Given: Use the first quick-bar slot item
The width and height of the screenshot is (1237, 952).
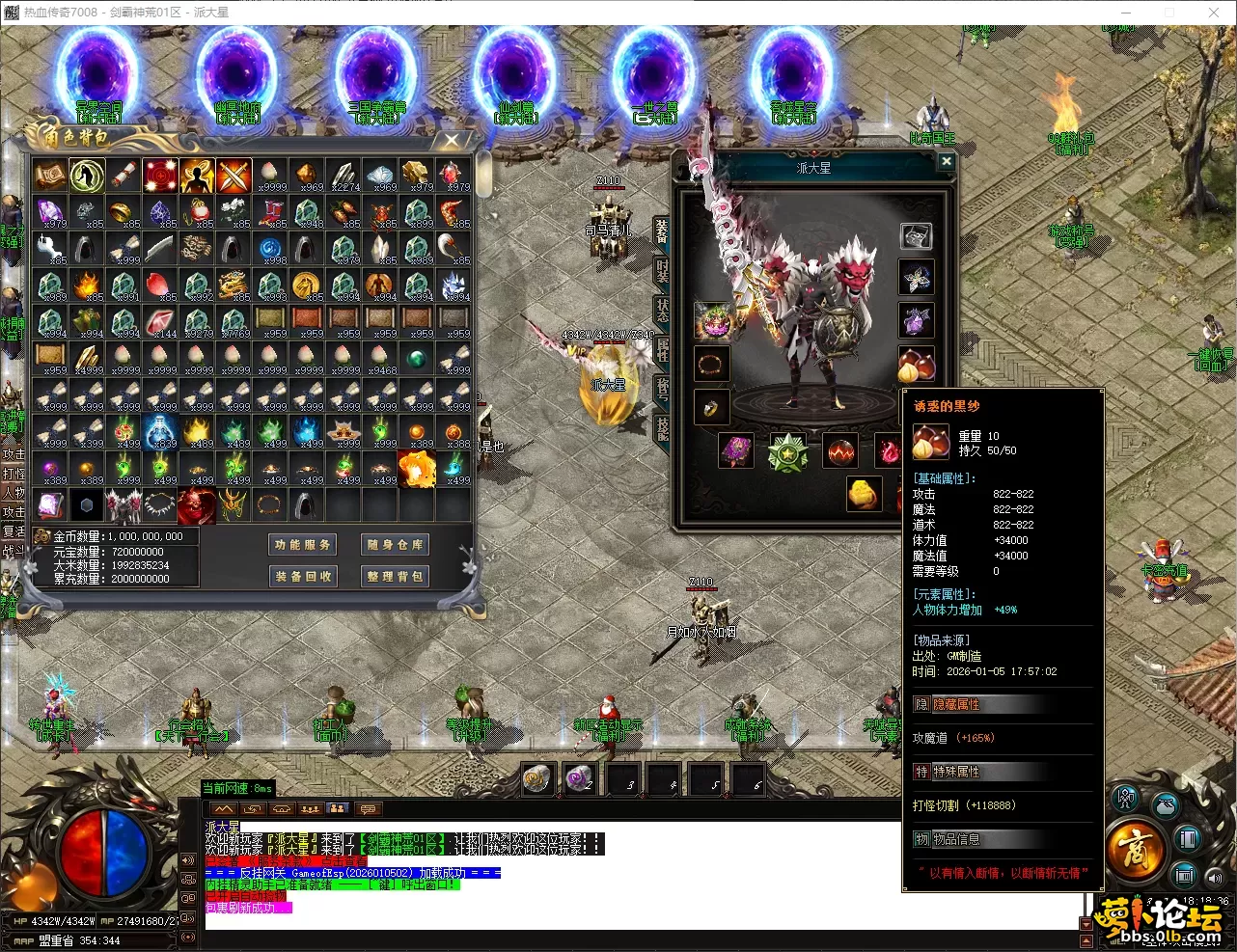Looking at the screenshot, I should click(x=537, y=778).
